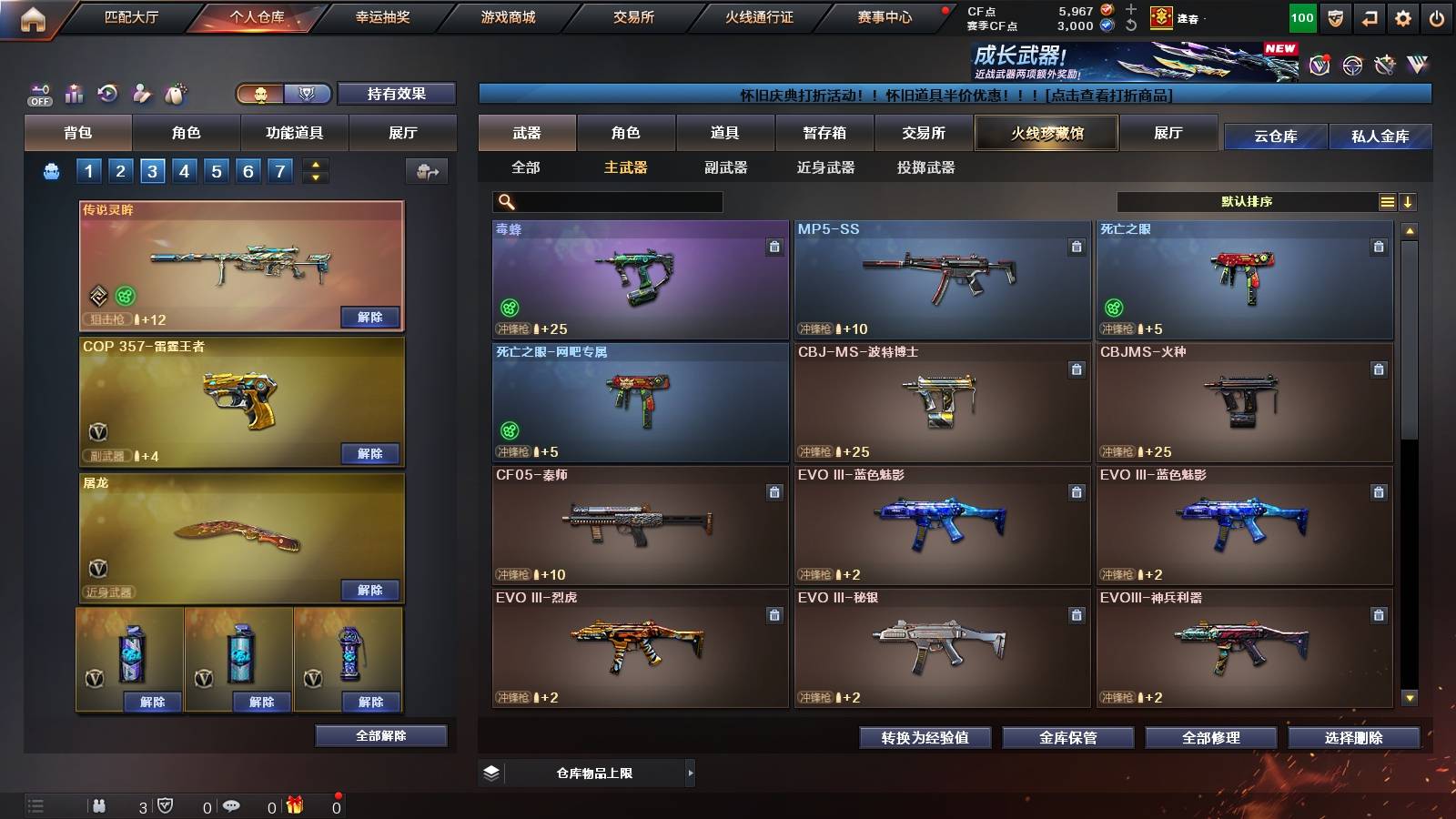Click the circular replay icon in left panel

107,93
